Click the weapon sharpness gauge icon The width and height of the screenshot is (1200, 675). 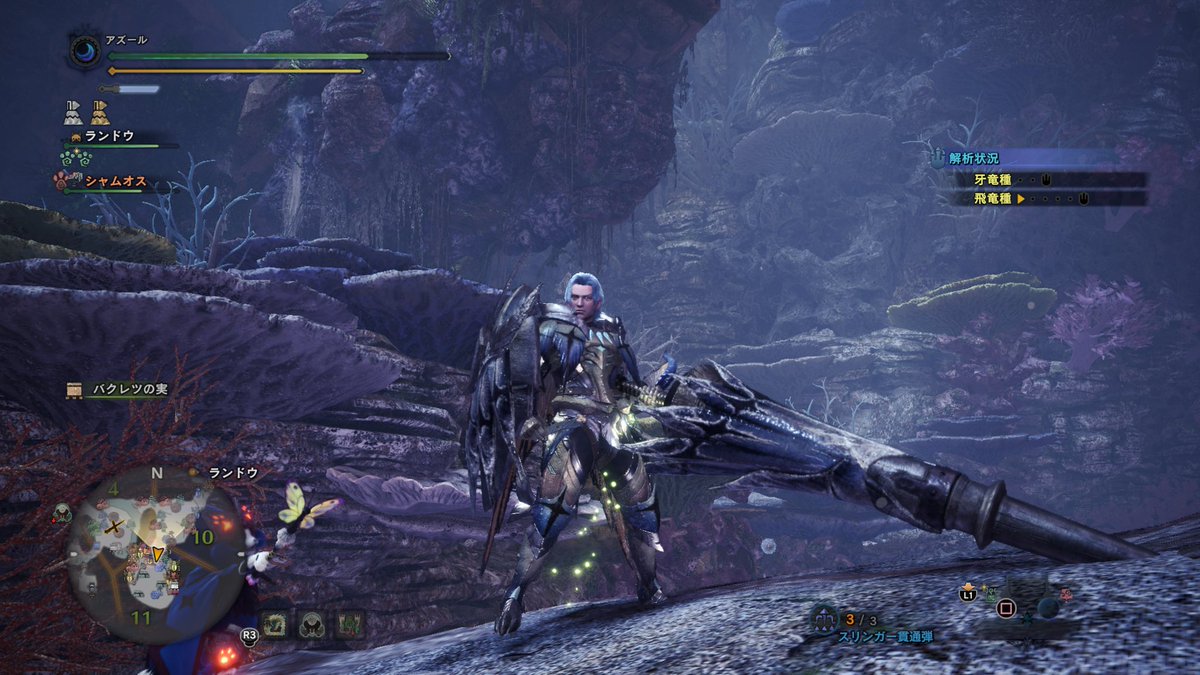pyautogui.click(x=129, y=89)
